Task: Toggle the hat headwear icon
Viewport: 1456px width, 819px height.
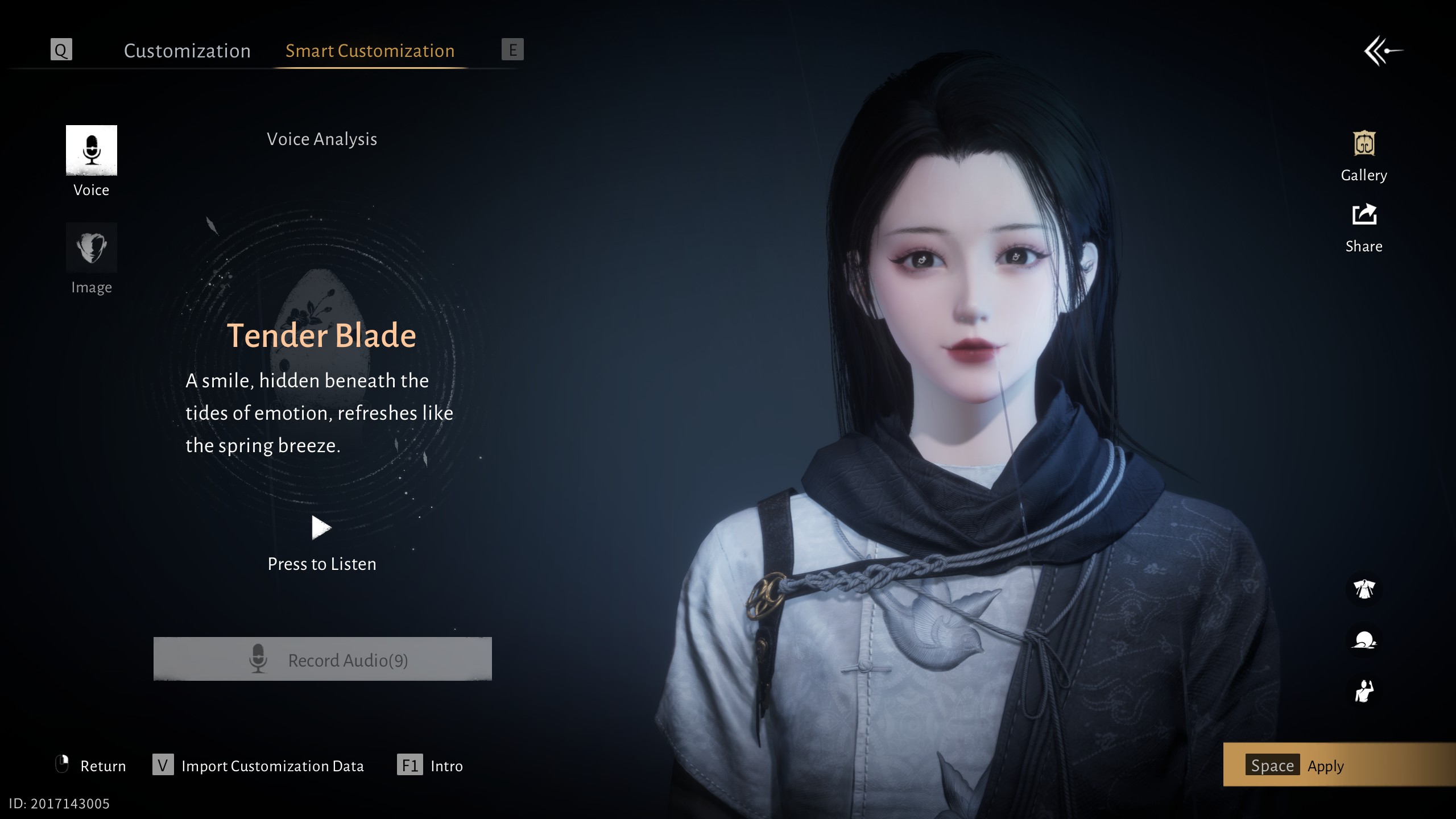Action: 1364,640
